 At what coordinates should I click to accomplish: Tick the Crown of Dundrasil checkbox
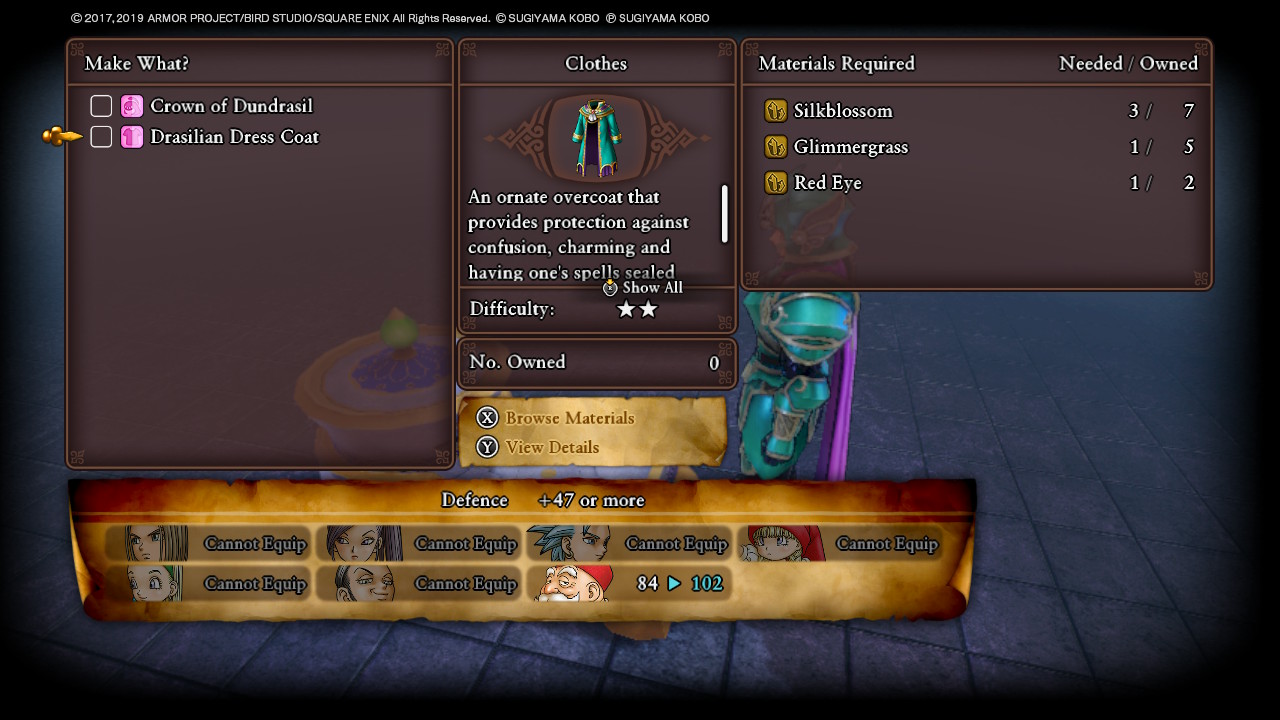point(101,106)
